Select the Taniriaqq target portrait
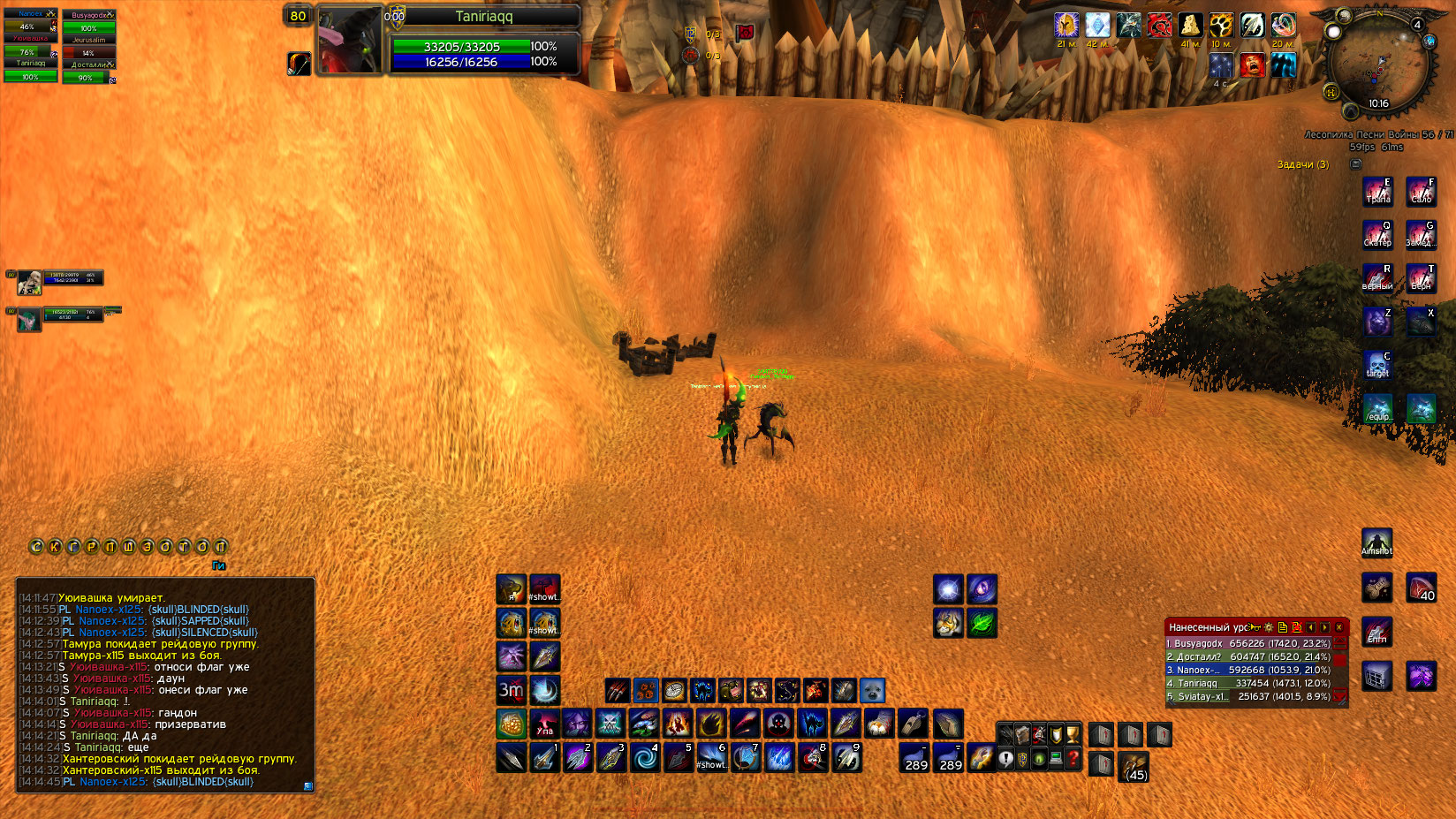The width and height of the screenshot is (1456, 819). (x=350, y=41)
